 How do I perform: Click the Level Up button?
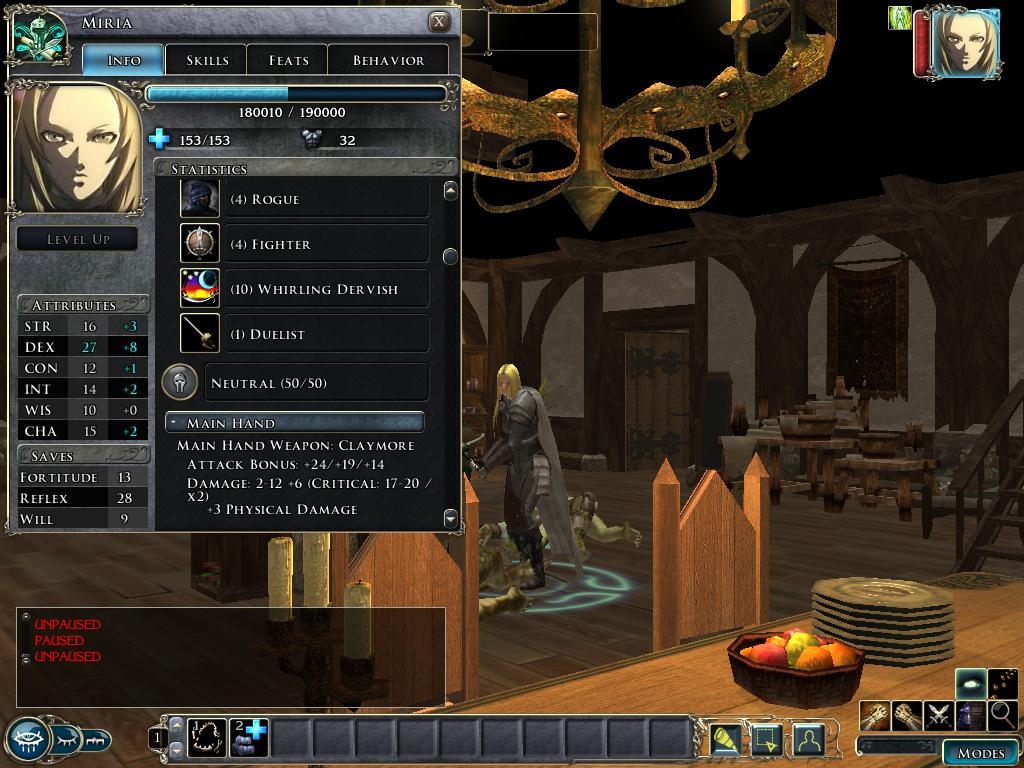point(78,239)
